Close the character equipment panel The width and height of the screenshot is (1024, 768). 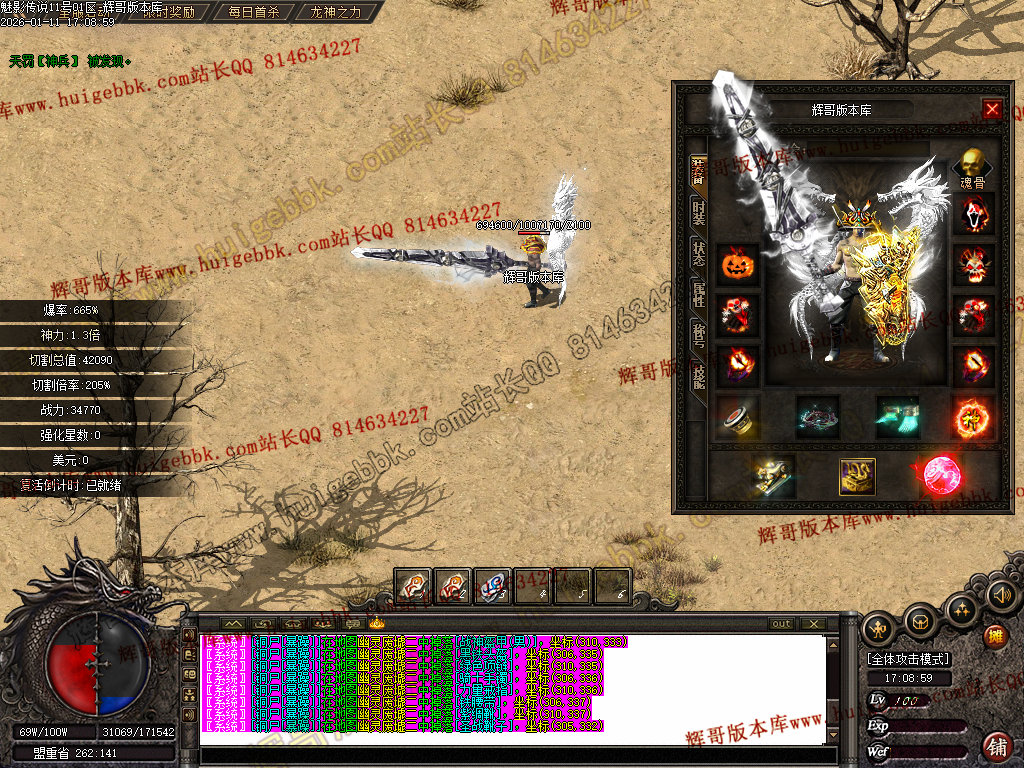(x=992, y=109)
